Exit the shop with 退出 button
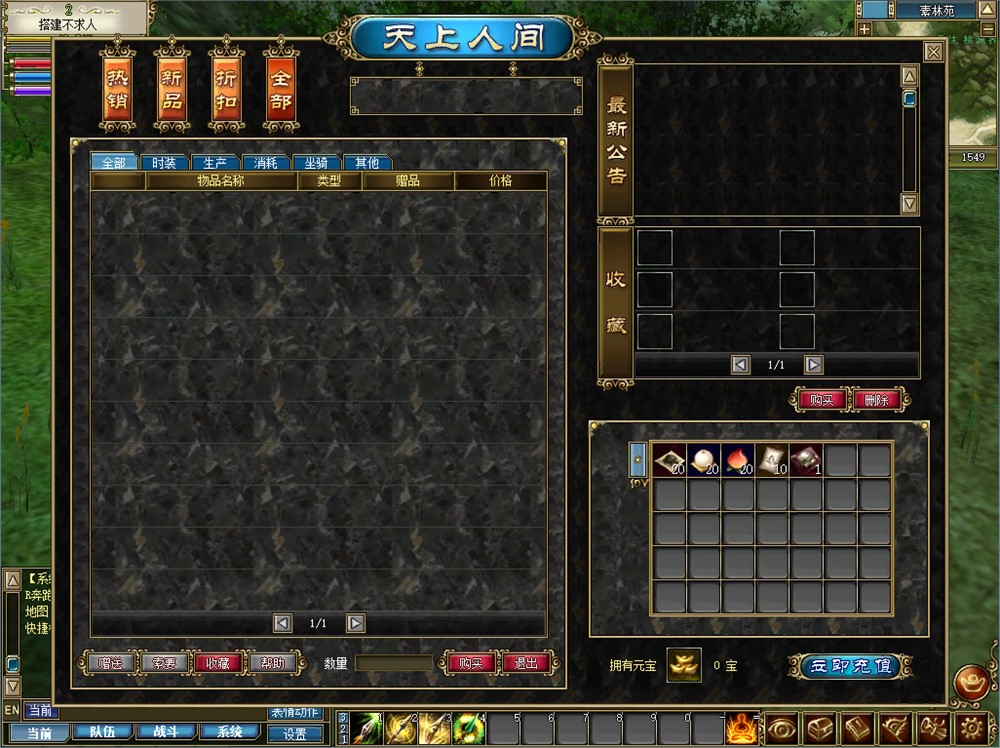The image size is (1000, 748). 526,663
